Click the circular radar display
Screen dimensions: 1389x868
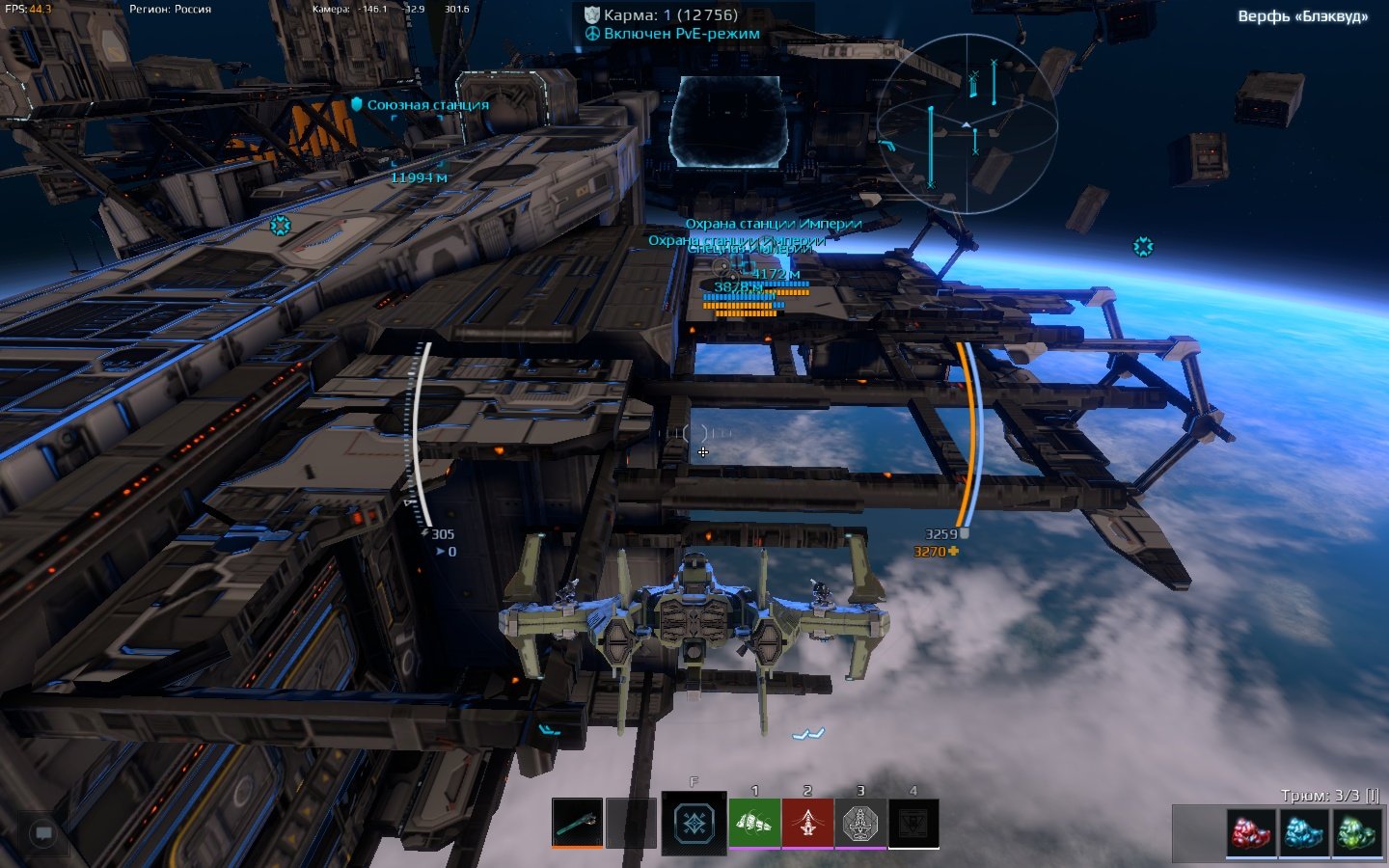point(967,123)
